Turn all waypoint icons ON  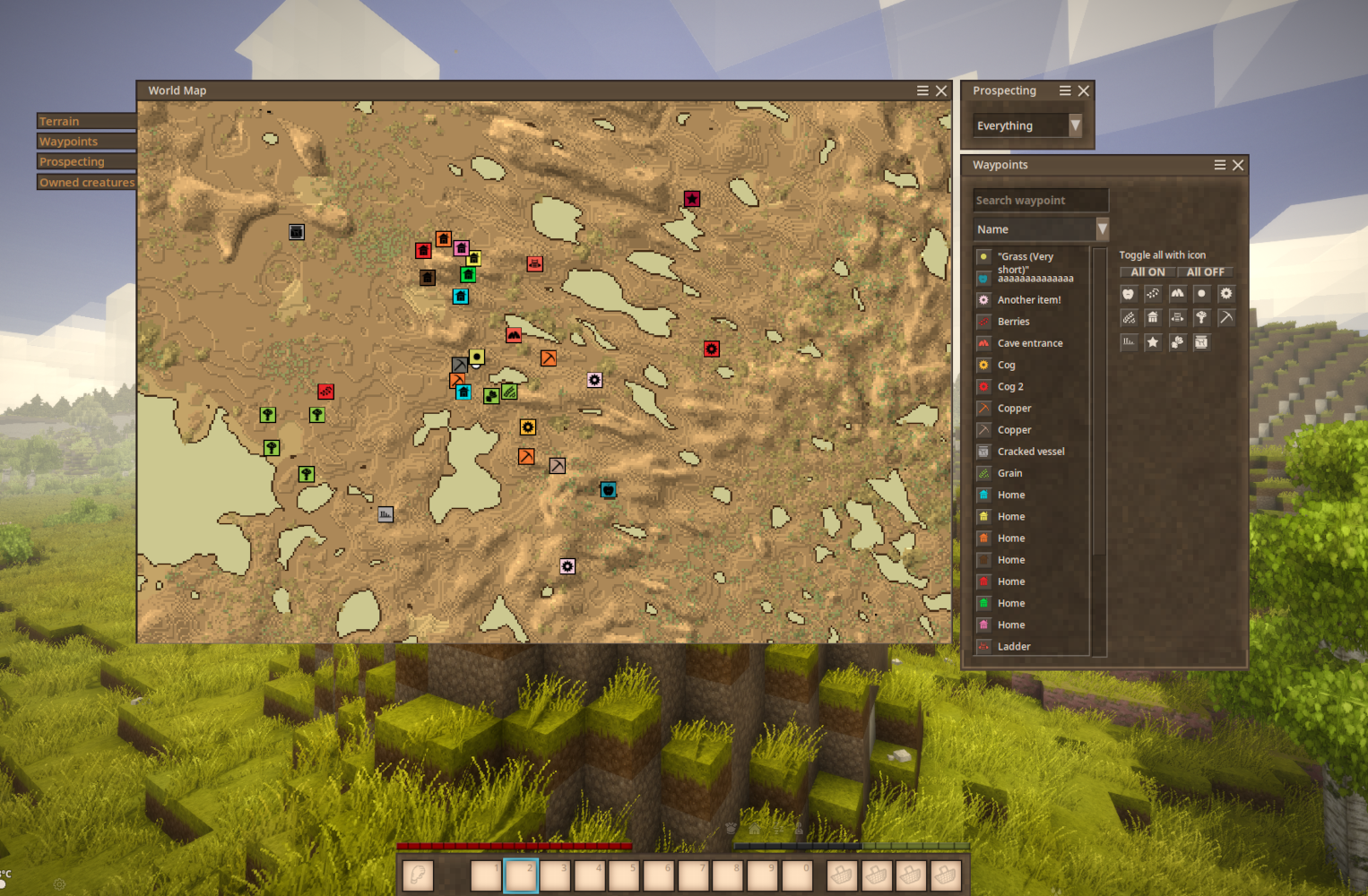1147,271
